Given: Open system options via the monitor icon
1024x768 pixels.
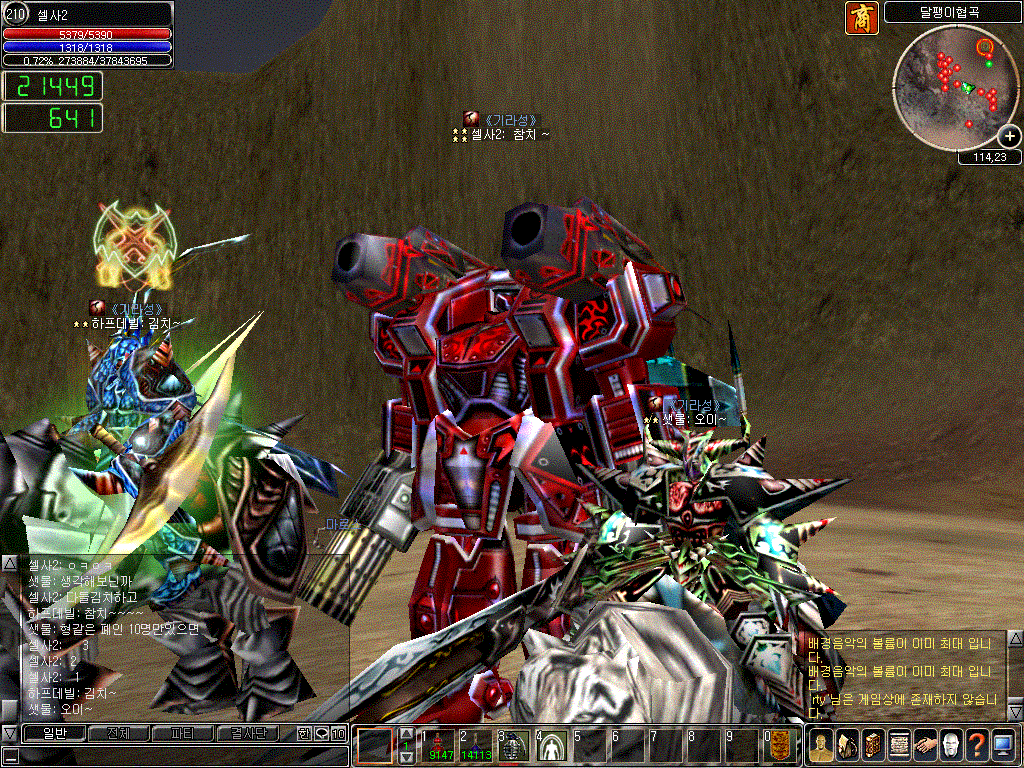Looking at the screenshot, I should (1003, 745).
